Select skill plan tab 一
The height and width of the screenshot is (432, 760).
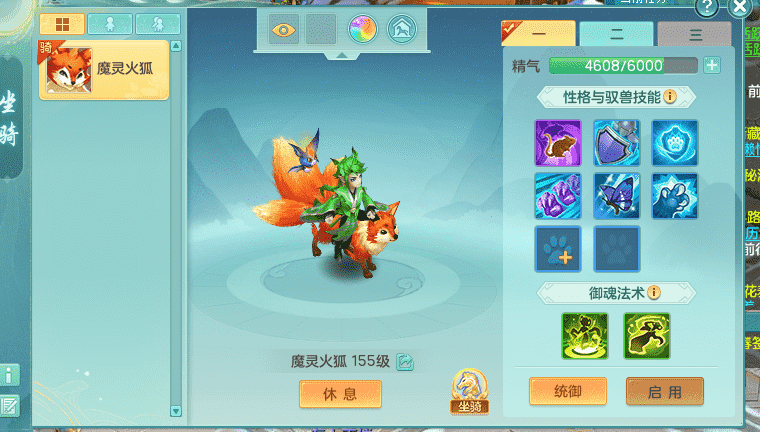(x=539, y=34)
